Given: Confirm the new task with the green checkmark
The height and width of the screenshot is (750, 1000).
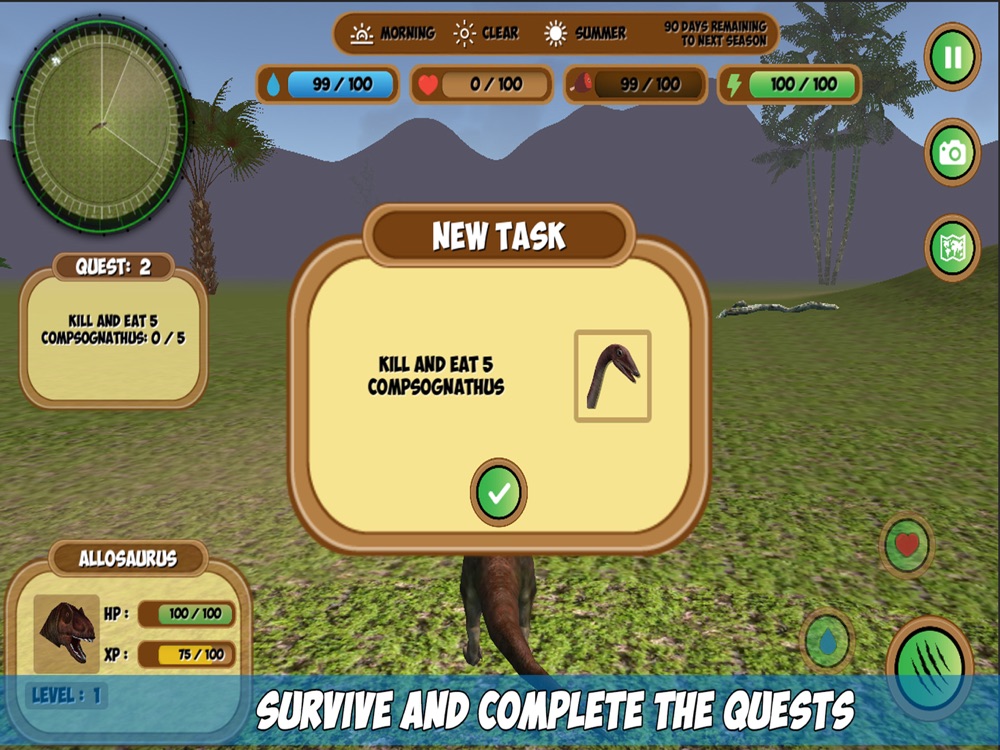Looking at the screenshot, I should tap(499, 491).
